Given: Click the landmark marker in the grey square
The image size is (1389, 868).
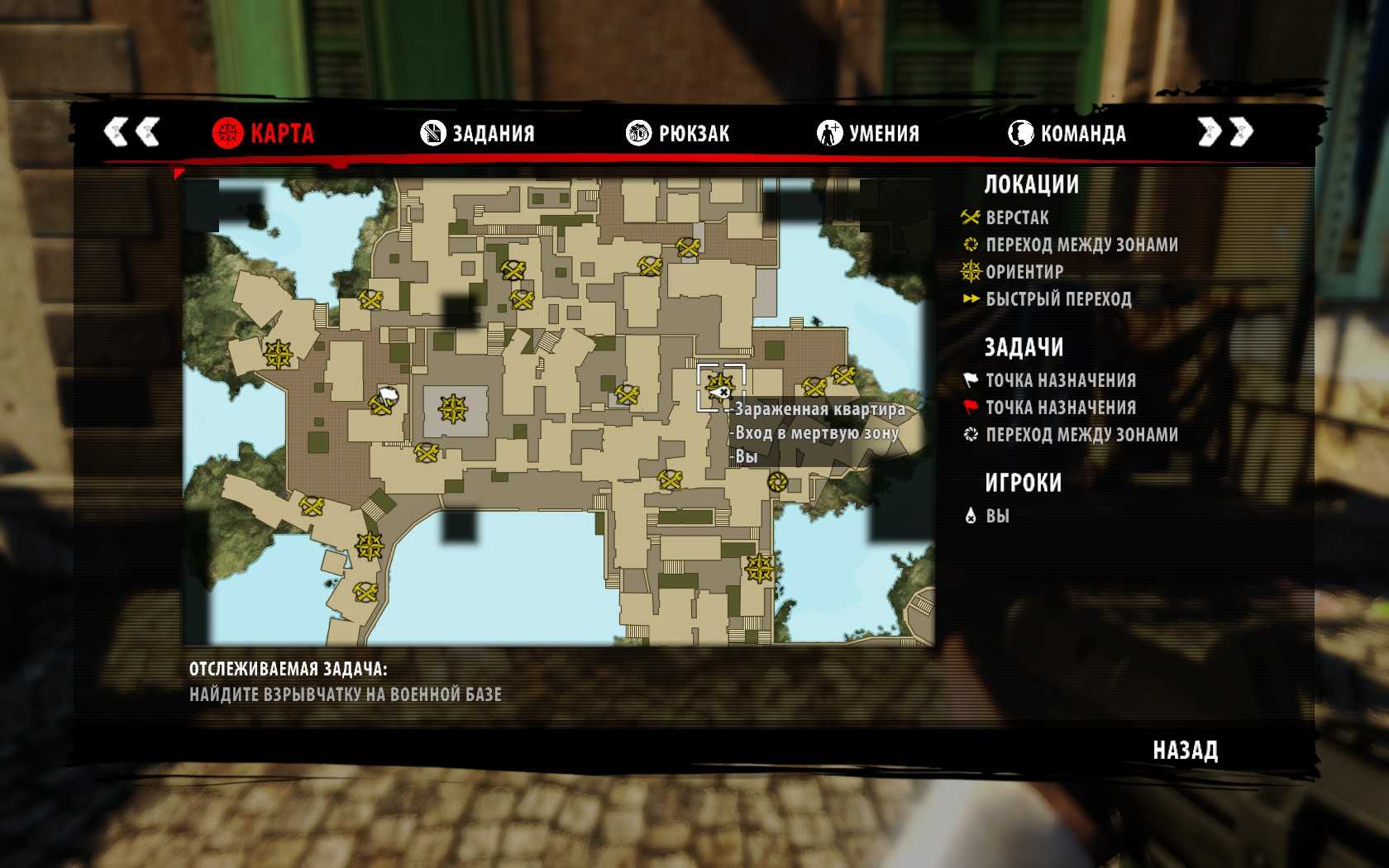Looking at the screenshot, I should (453, 408).
